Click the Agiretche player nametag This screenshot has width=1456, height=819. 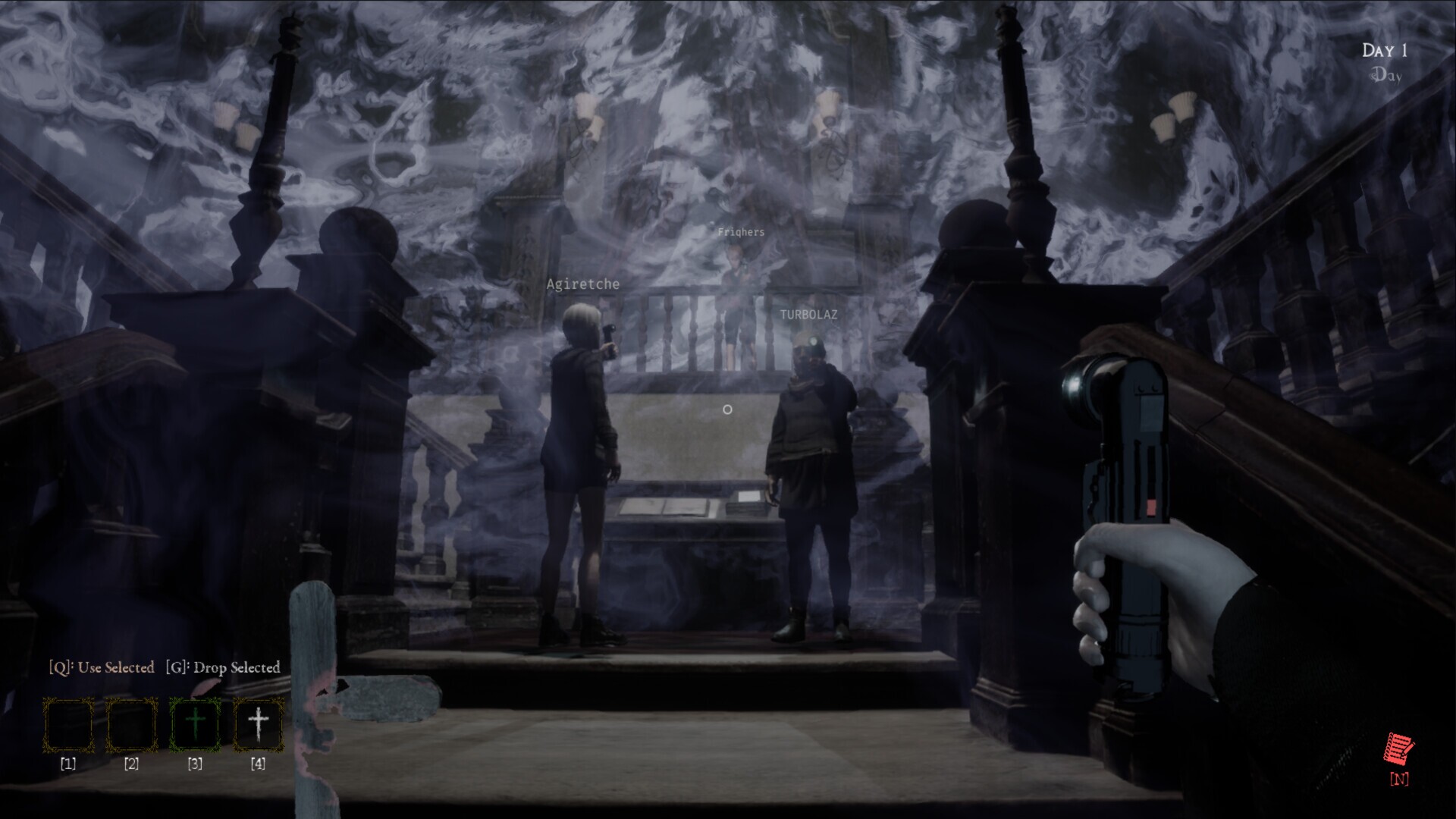coord(582,284)
